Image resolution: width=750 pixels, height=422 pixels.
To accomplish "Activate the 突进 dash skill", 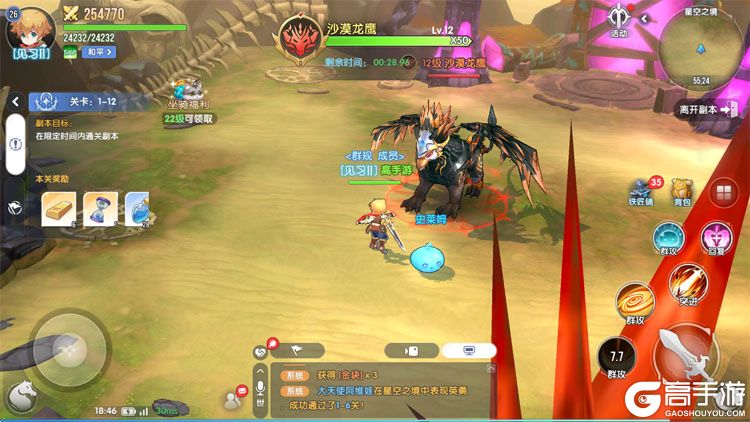I will 688,283.
